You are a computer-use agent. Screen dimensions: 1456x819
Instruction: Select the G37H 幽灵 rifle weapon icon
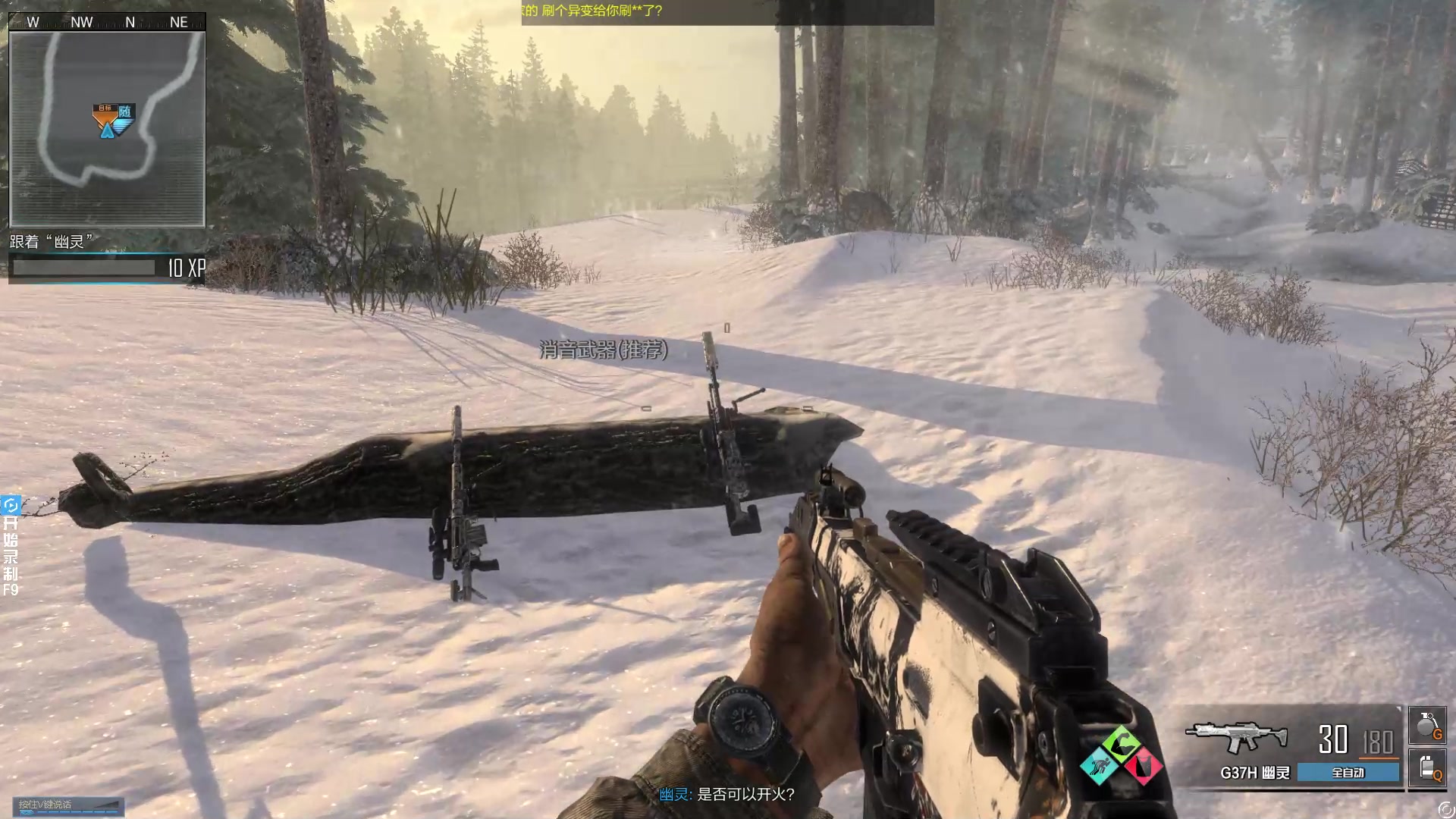tap(1236, 737)
